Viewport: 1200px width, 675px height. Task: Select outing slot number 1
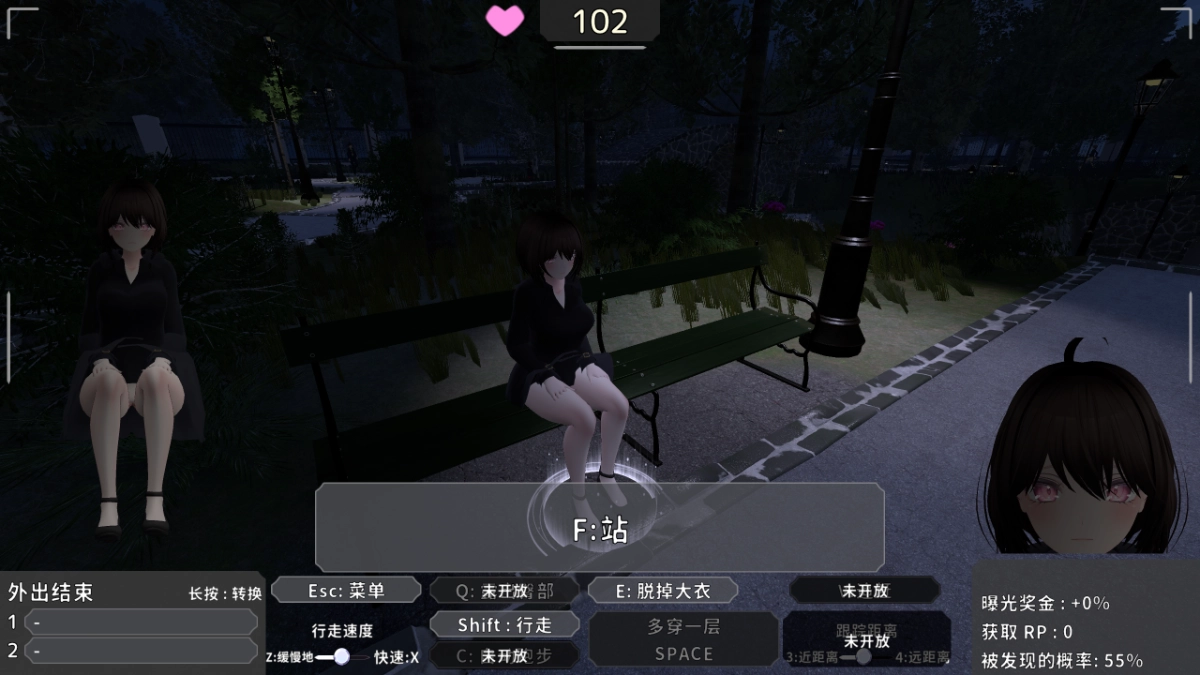pyautogui.click(x=140, y=622)
